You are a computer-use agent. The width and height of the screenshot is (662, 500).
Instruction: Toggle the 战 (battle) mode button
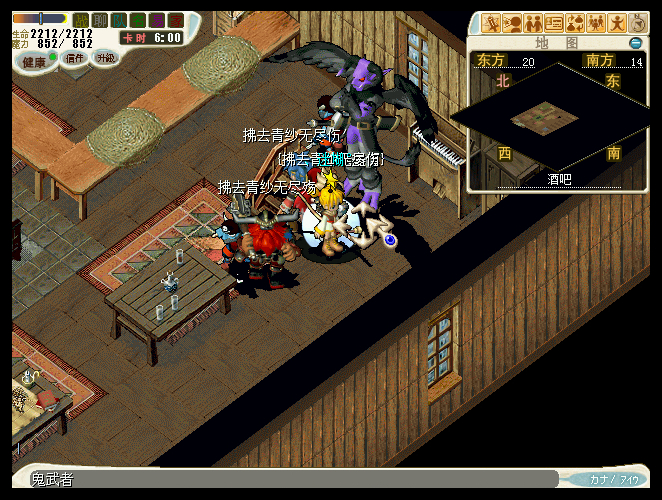pyautogui.click(x=81, y=19)
